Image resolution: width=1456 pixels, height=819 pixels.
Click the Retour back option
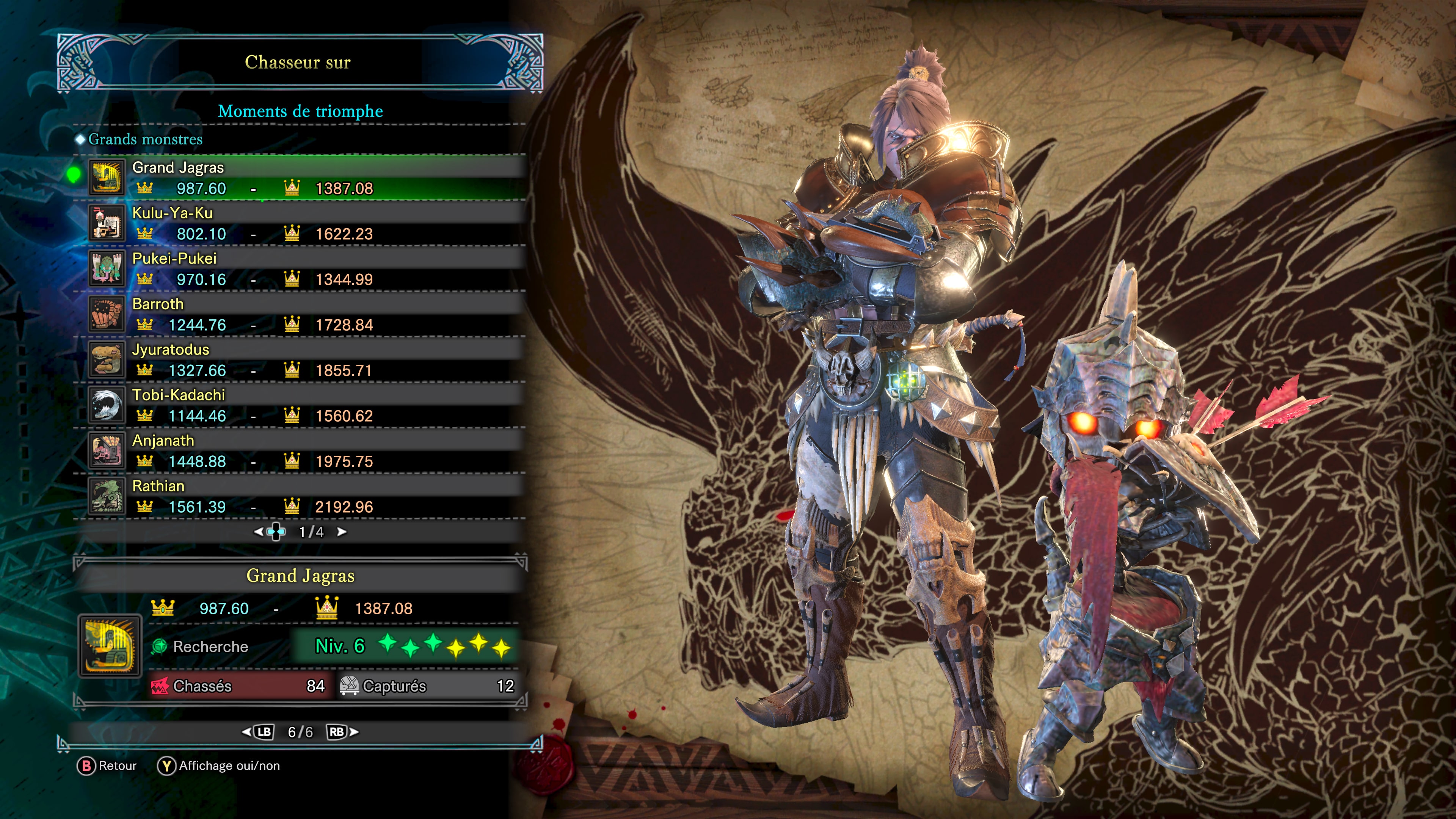pyautogui.click(x=107, y=766)
